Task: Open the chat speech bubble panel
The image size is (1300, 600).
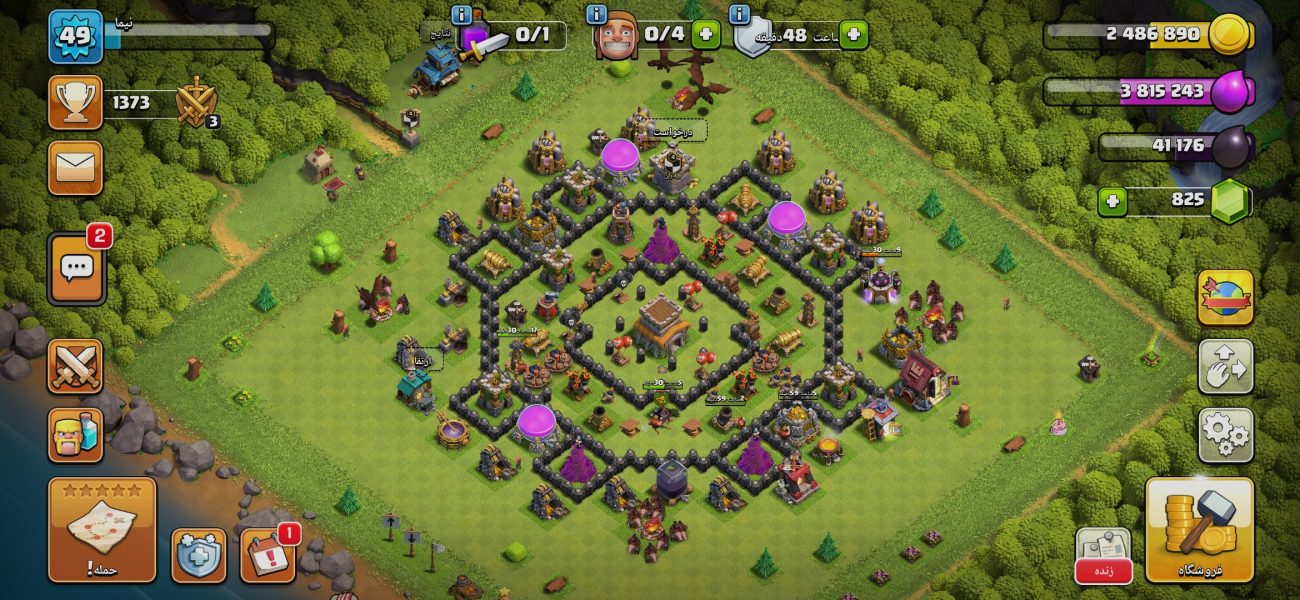Action: click(76, 268)
